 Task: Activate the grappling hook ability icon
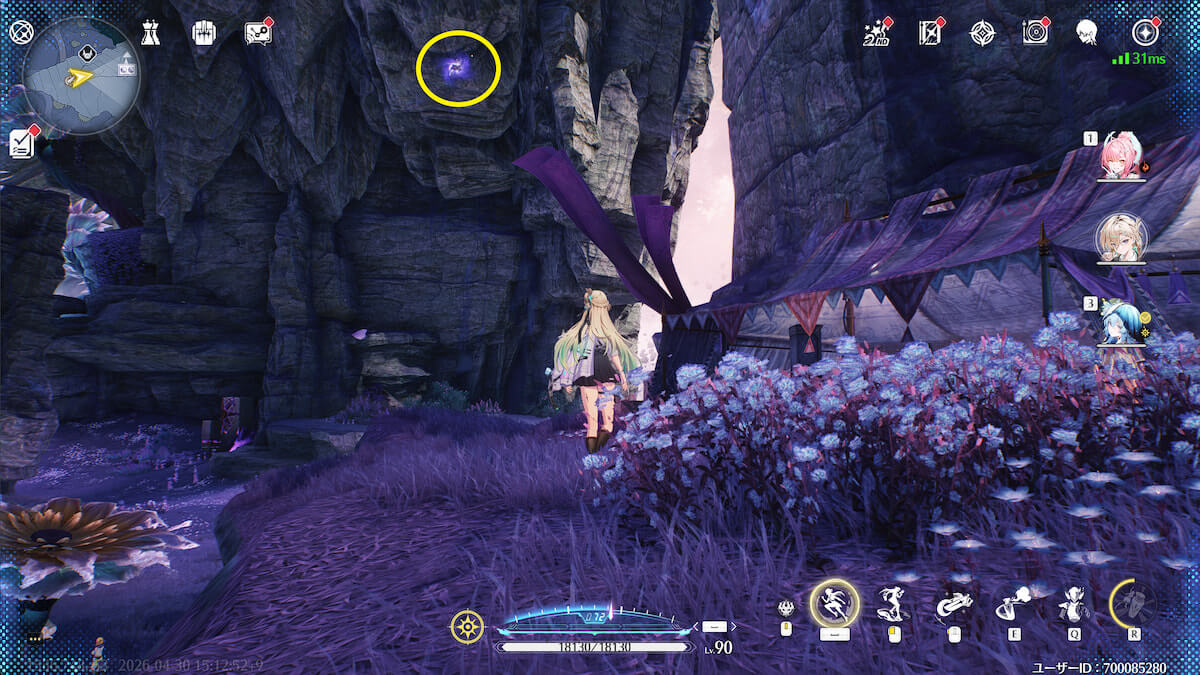[952, 603]
